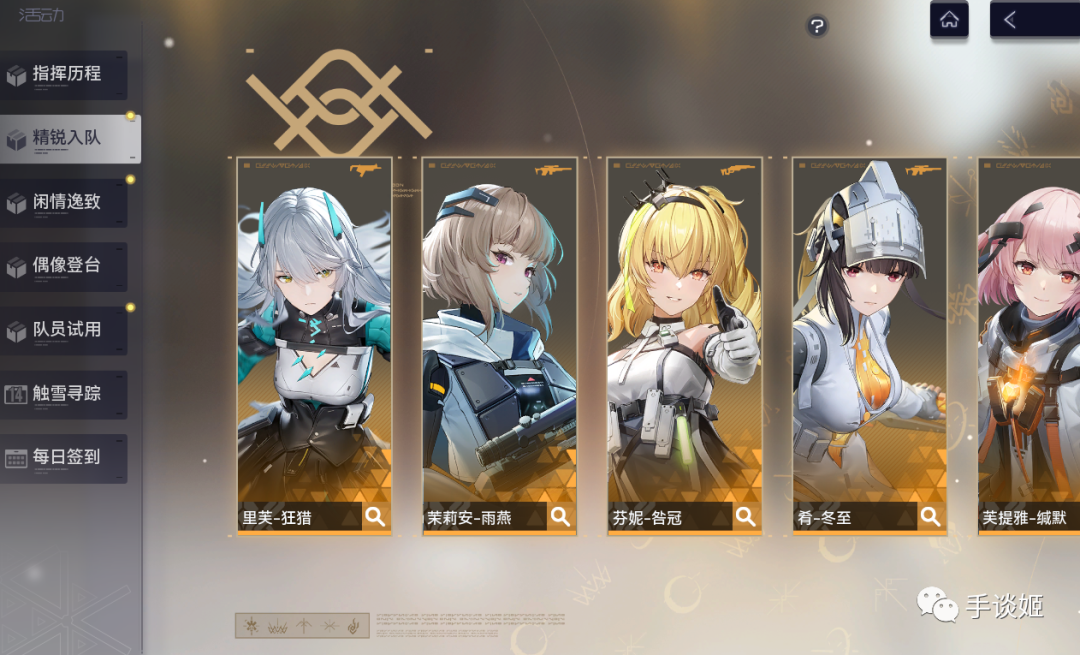Screen dimensions: 1080x655
Task: View 茉莉安-雨燕 details via magnifier
Action: 561,517
